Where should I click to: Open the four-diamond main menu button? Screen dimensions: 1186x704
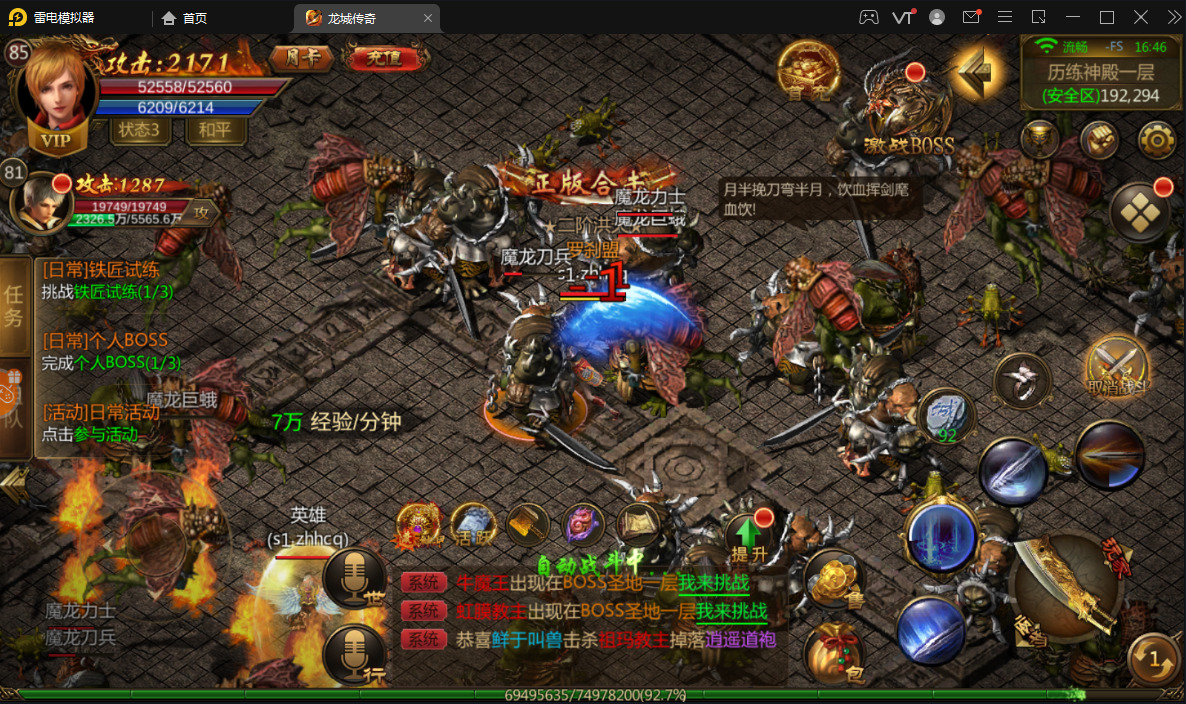tap(1141, 211)
